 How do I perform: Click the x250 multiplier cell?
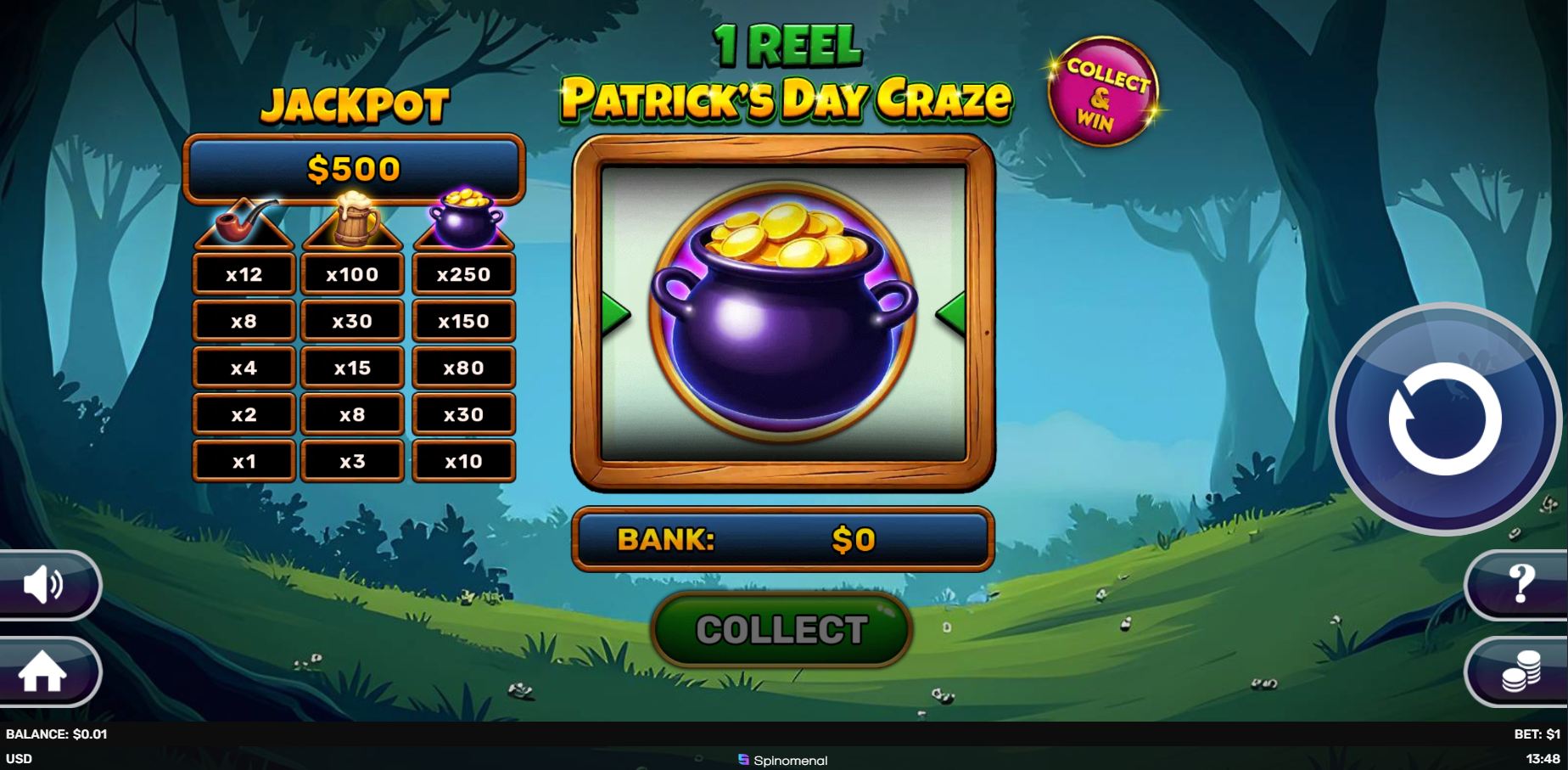coord(463,273)
